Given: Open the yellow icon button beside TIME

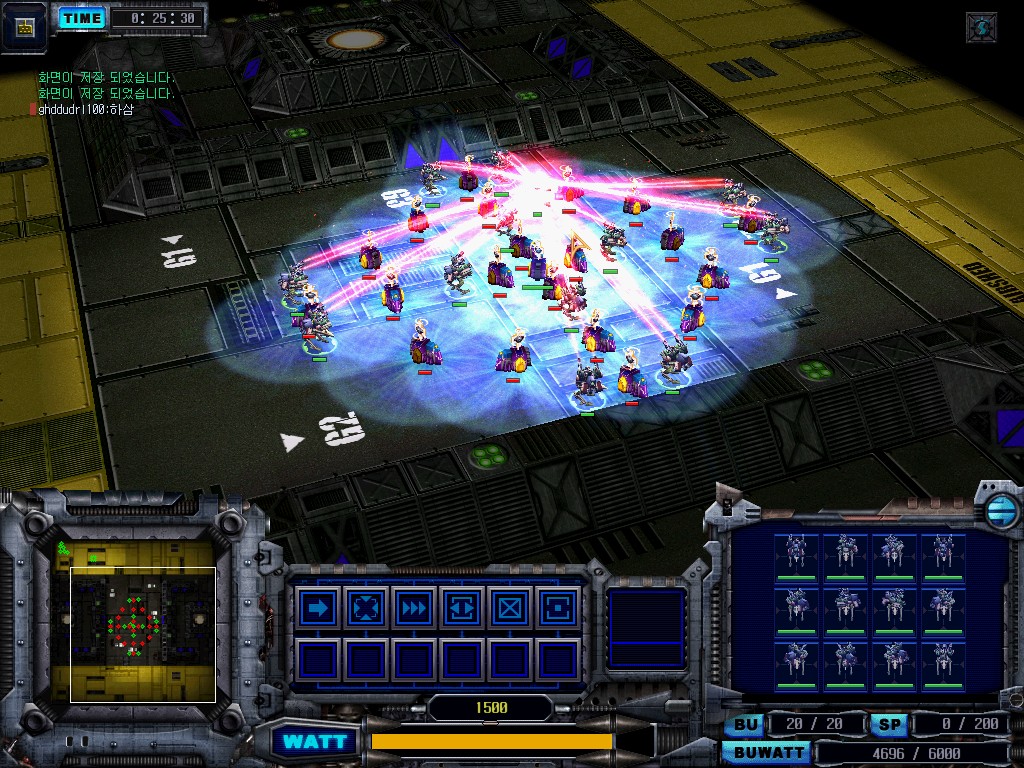Looking at the screenshot, I should [24, 25].
